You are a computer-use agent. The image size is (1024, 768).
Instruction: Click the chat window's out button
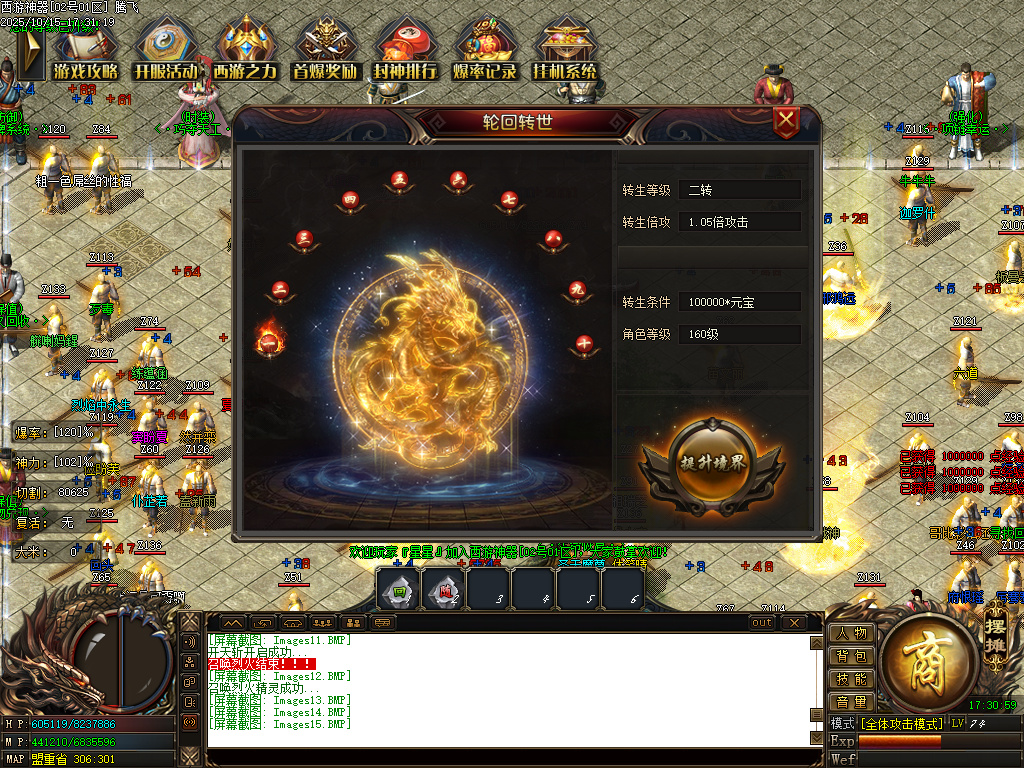(x=762, y=622)
